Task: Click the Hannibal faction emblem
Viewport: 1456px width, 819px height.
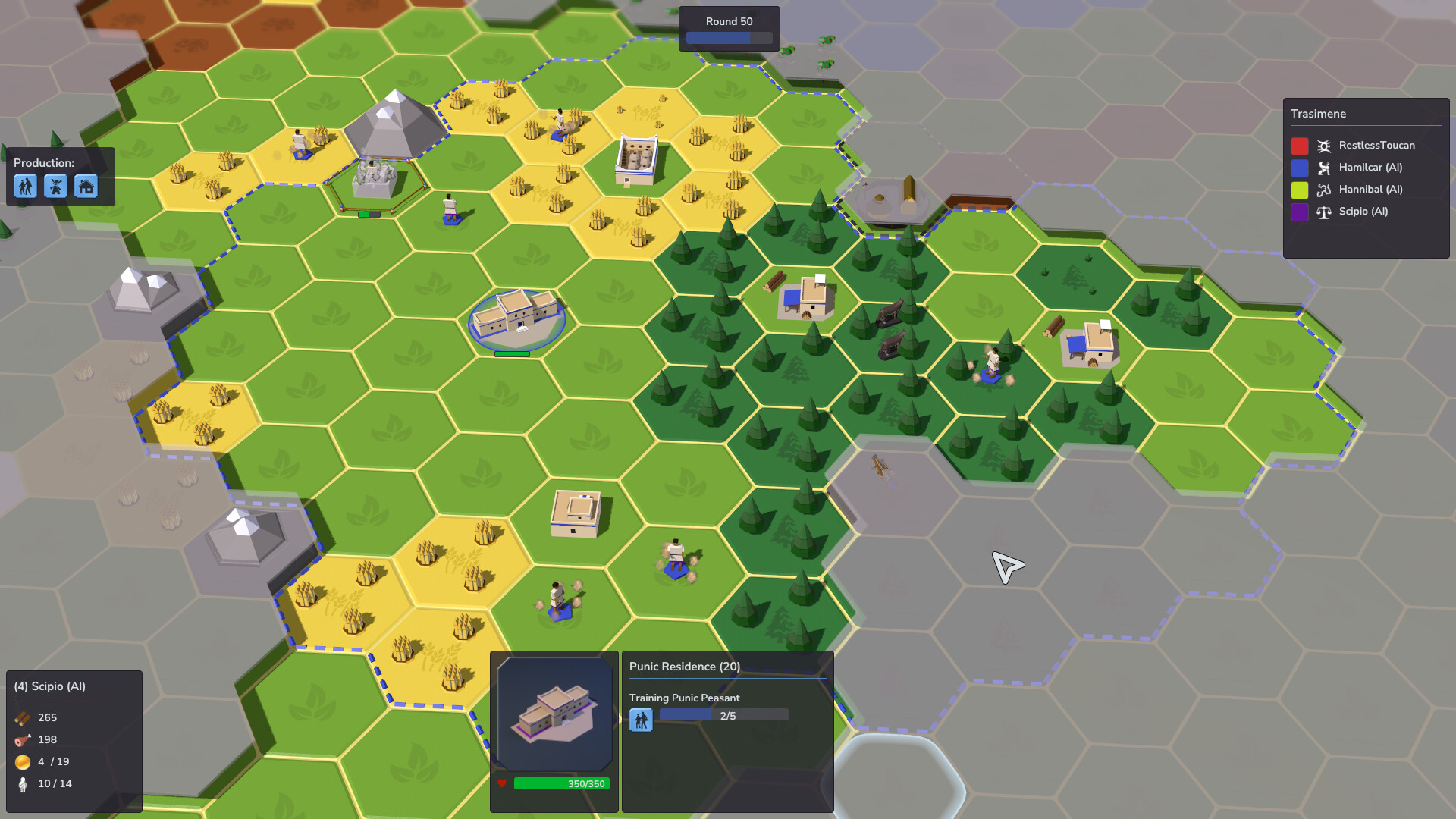Action: 1323,190
